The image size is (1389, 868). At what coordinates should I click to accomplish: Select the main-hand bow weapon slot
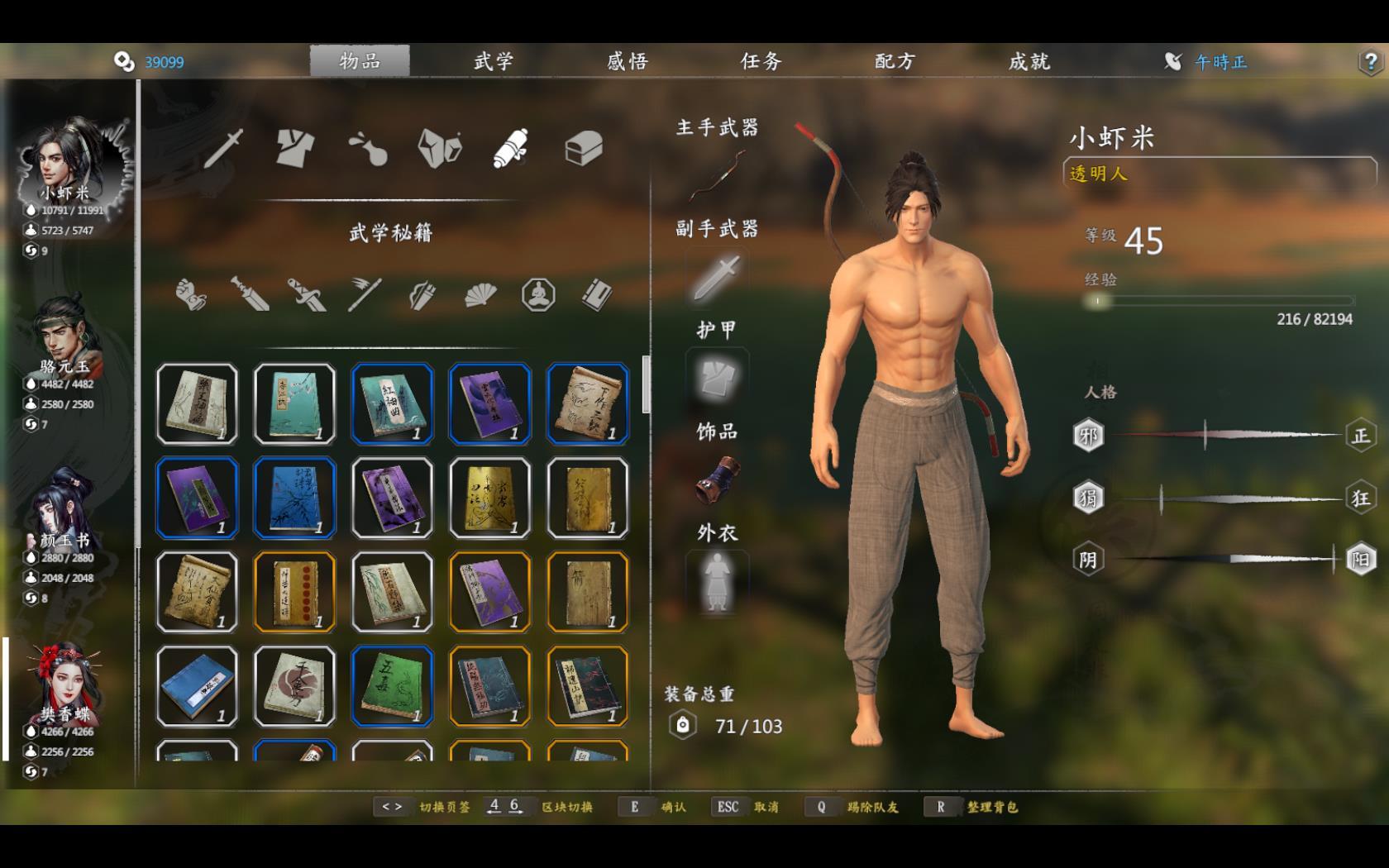717,176
